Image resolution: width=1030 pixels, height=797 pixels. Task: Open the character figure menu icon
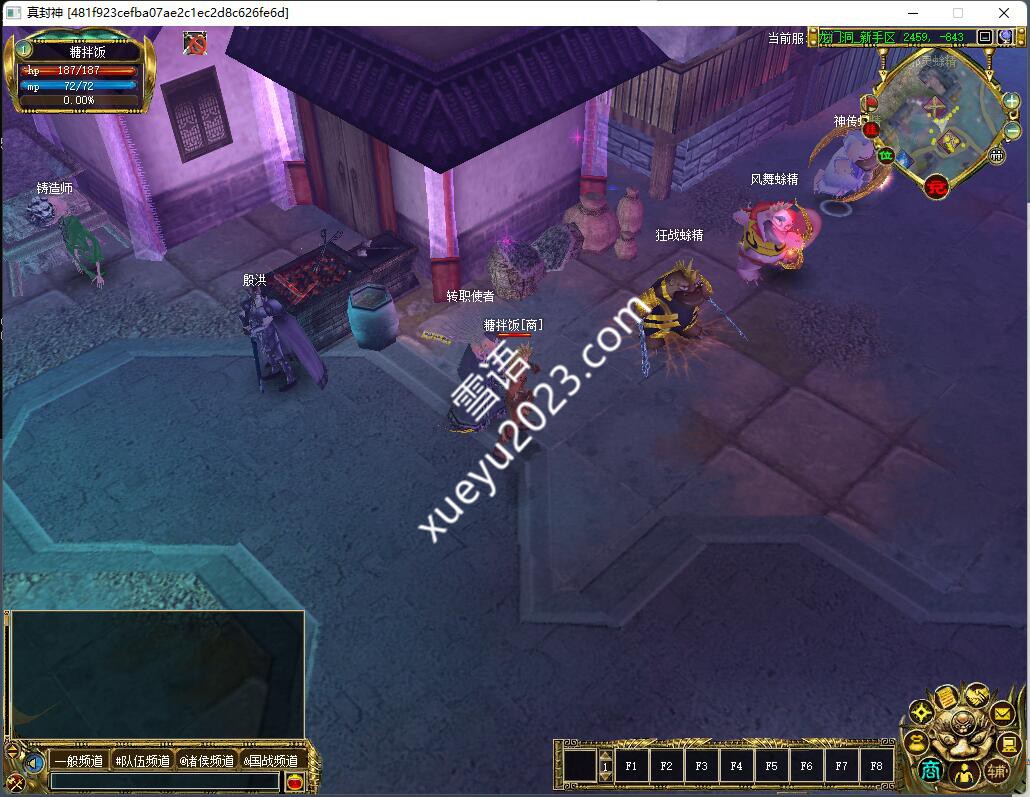click(964, 772)
